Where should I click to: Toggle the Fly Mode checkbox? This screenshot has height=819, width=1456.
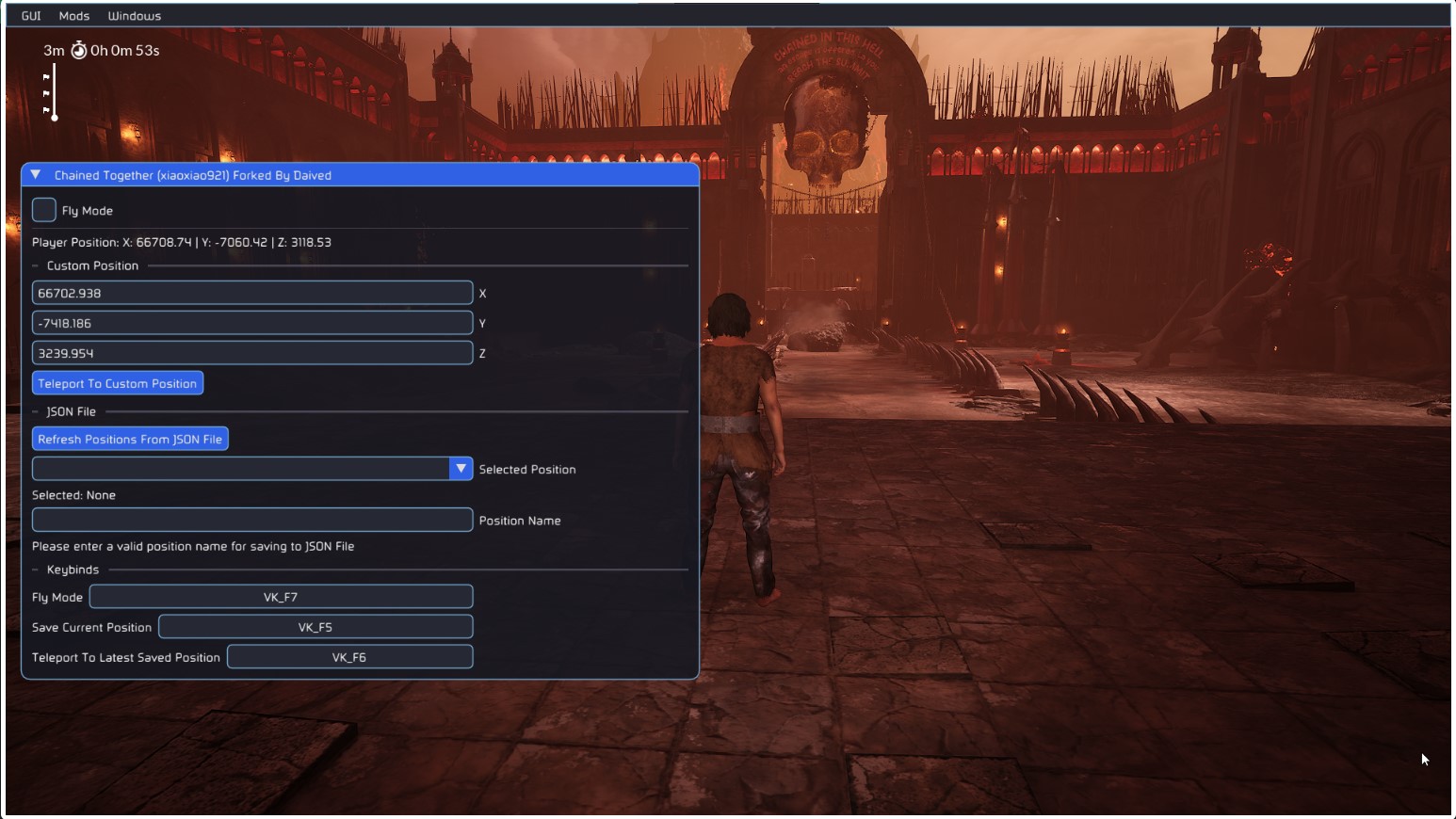pyautogui.click(x=44, y=210)
